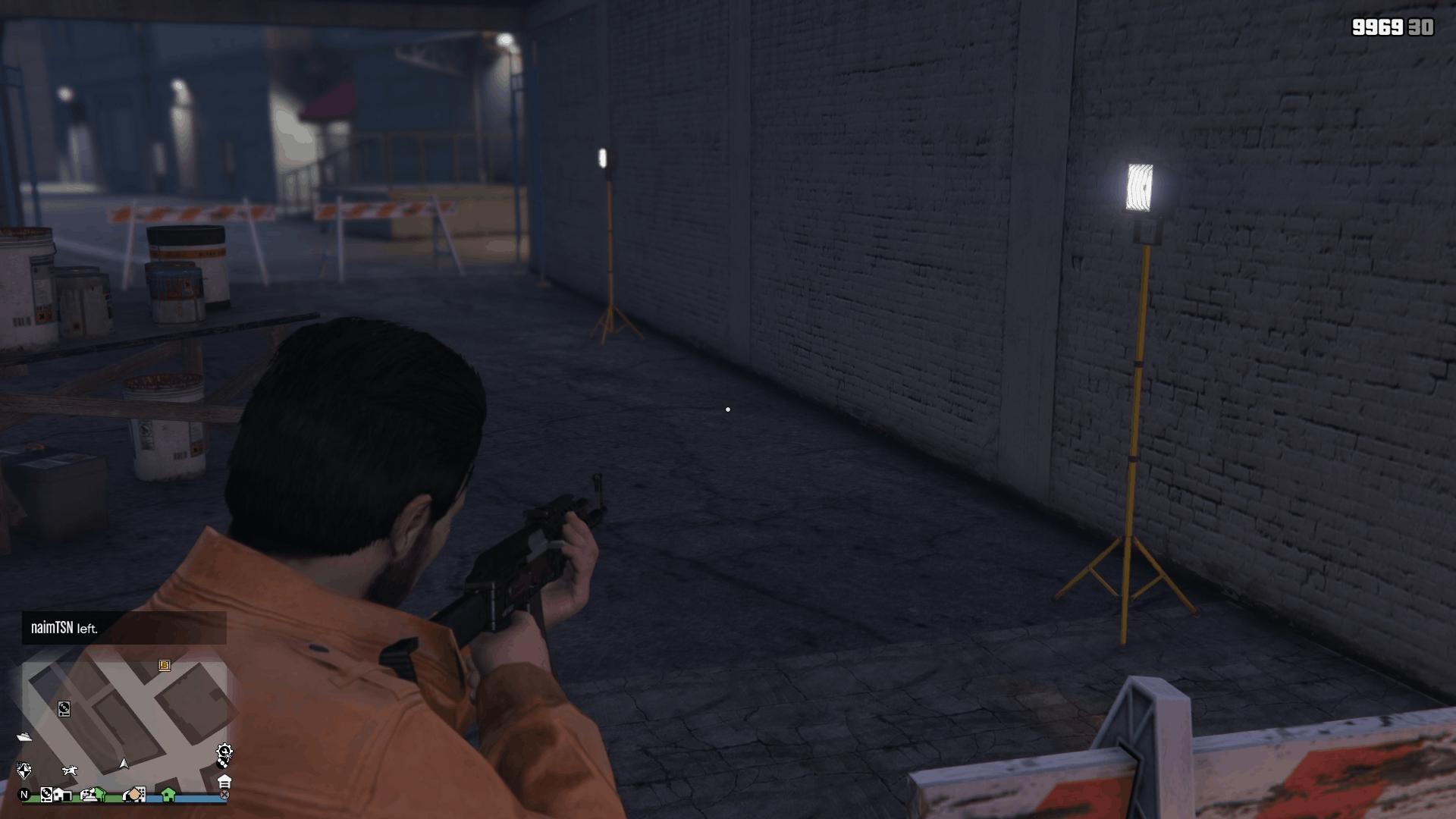The height and width of the screenshot is (819, 1456).
Task: Click the vinyl record nightclub blip
Action: pyautogui.click(x=64, y=708)
